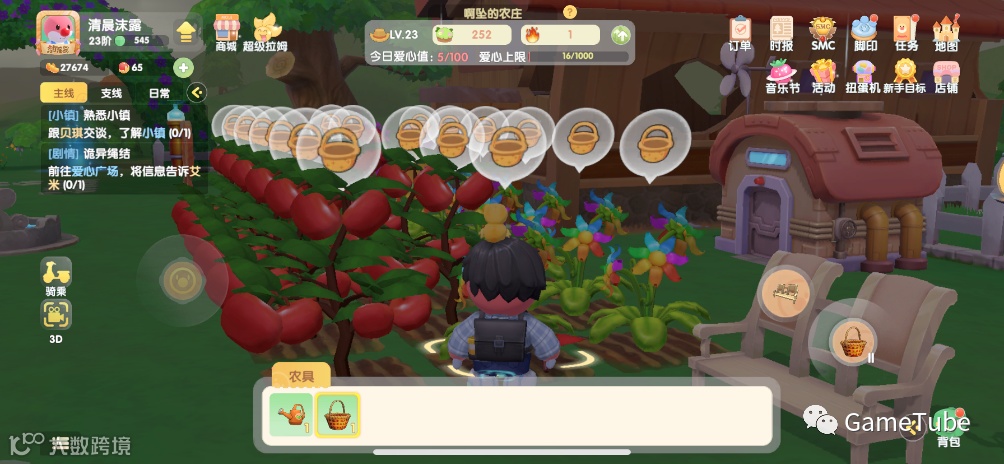Tap the player avatar portrait
This screenshot has height=464, width=1004.
click(x=58, y=34)
